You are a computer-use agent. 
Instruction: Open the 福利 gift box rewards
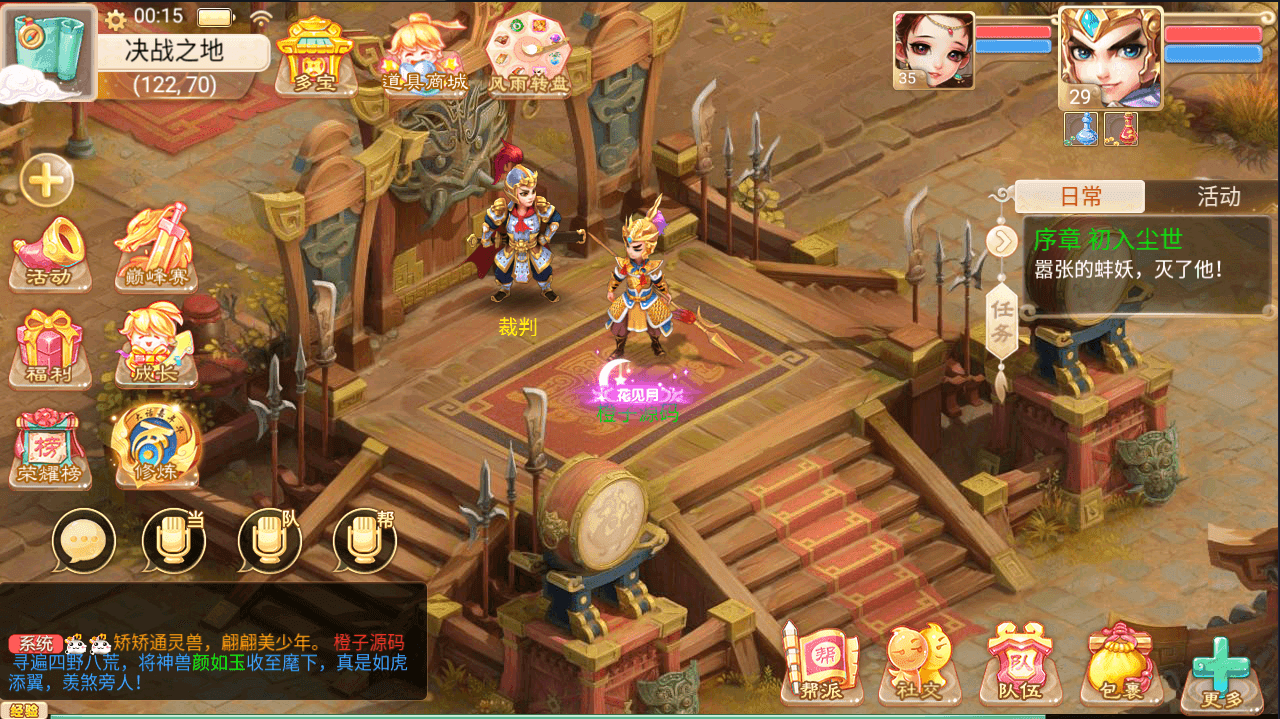coord(50,347)
